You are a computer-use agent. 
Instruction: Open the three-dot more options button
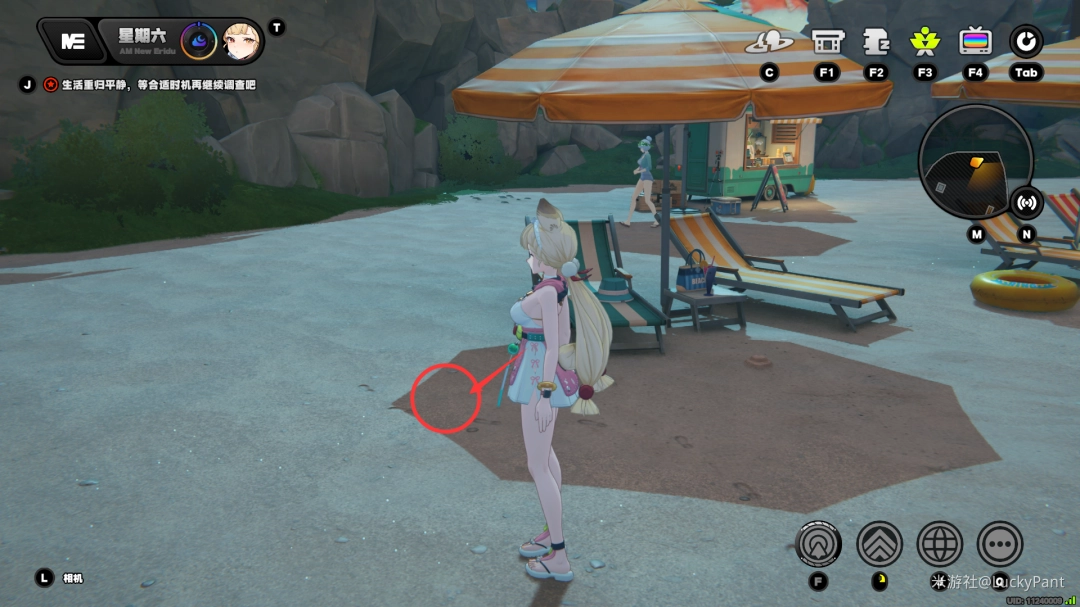pos(1000,544)
